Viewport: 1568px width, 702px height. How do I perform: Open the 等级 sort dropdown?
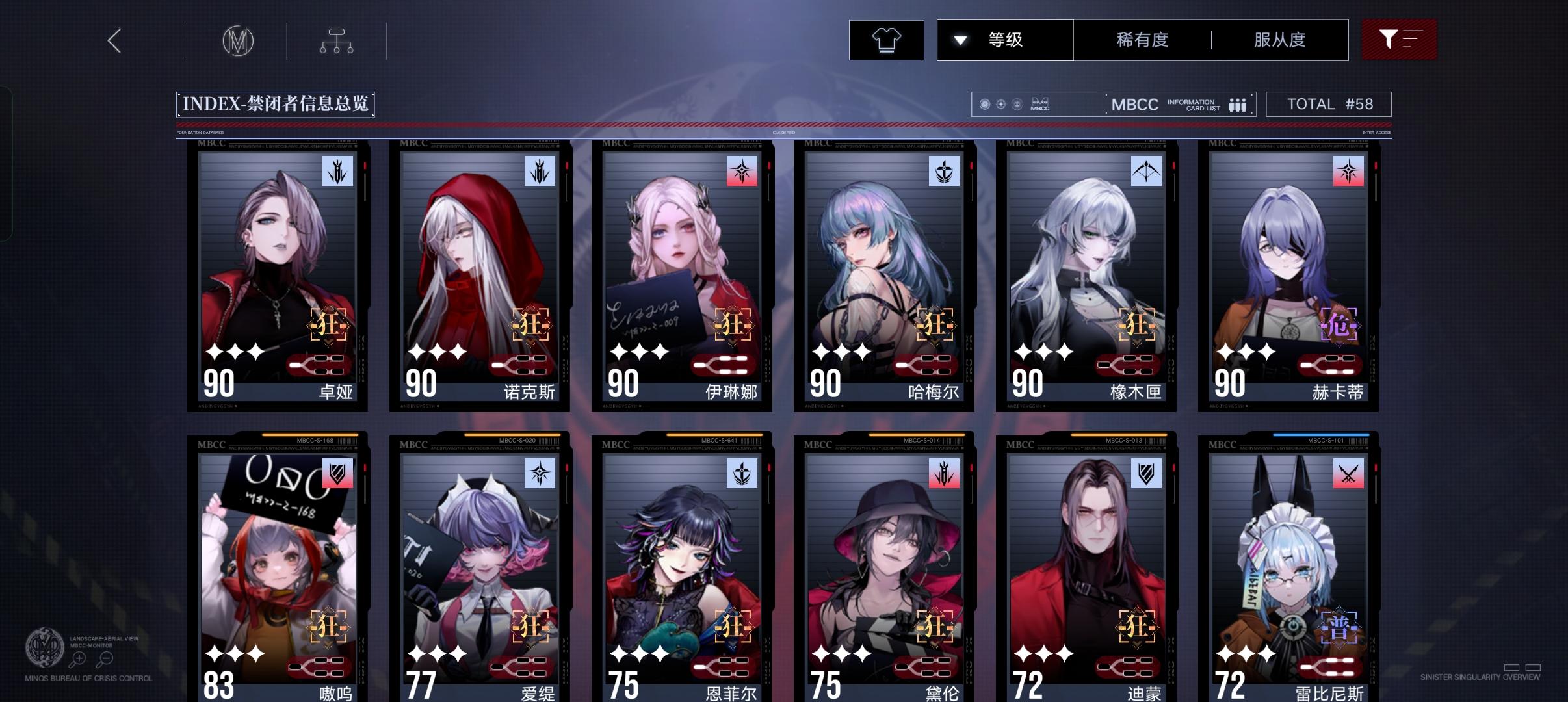click(1004, 40)
